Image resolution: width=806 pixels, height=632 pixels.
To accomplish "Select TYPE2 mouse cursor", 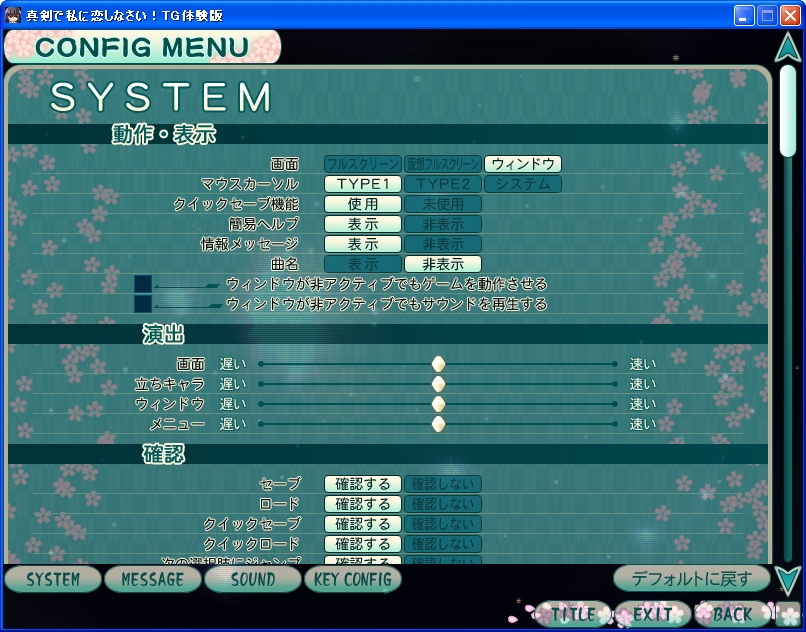I will pyautogui.click(x=442, y=184).
